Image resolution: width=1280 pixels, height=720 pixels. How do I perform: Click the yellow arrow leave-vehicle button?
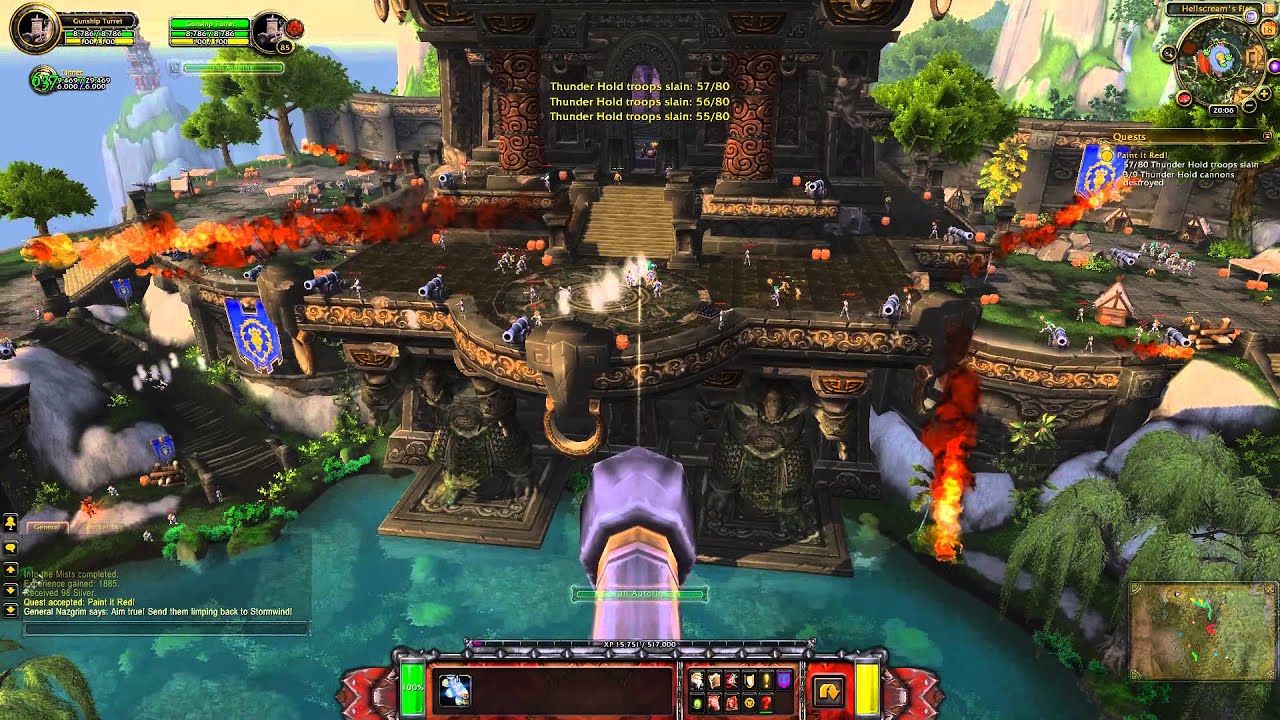pos(828,691)
